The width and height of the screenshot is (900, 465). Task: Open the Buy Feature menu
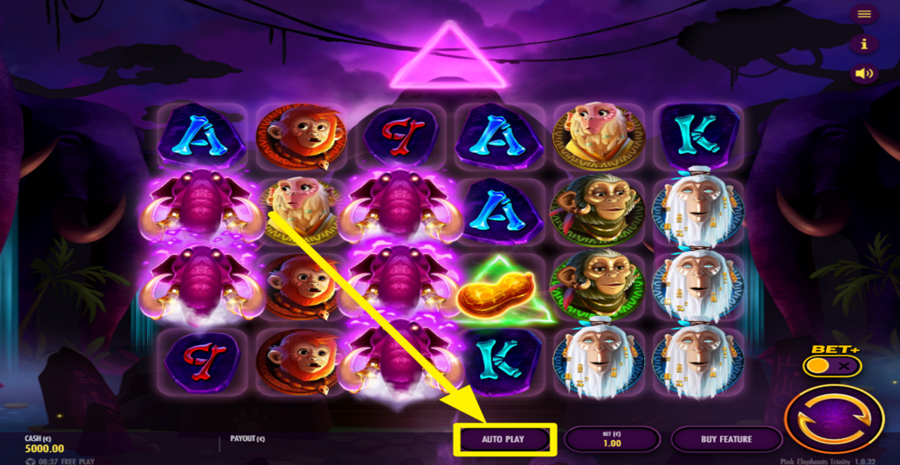click(726, 439)
